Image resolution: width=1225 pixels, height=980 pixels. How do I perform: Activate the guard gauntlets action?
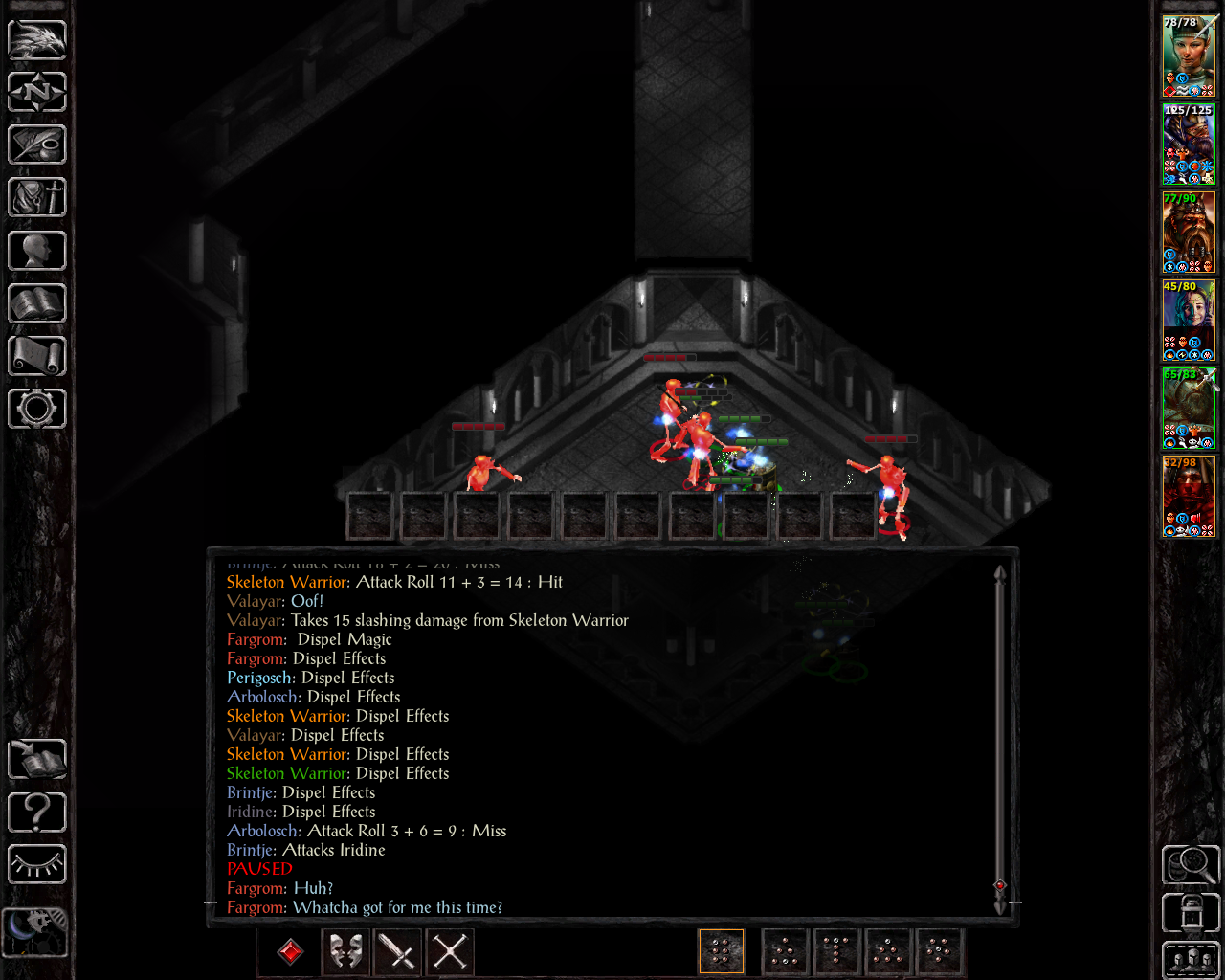tap(345, 951)
